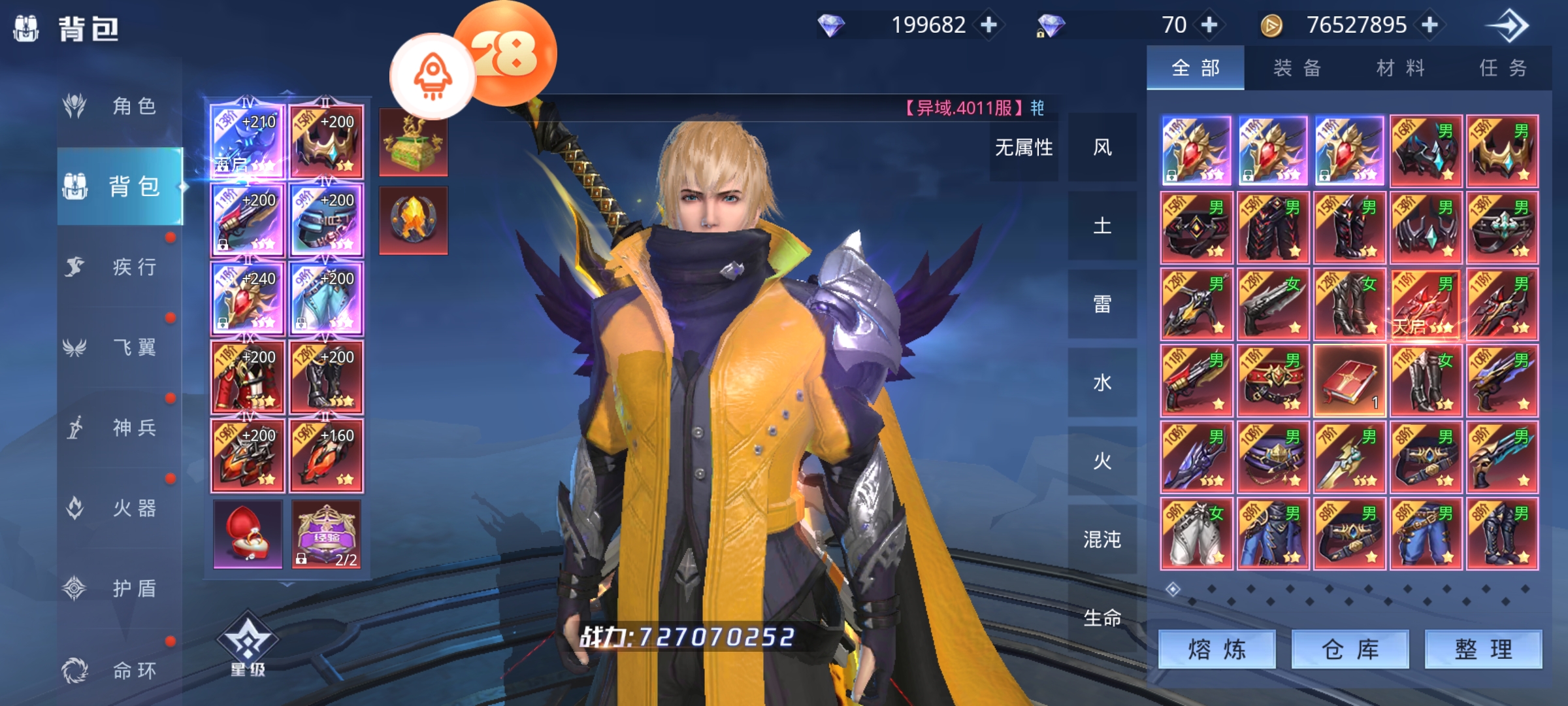Go to the 火器 firearms menu
The image size is (1568, 706).
(x=120, y=508)
